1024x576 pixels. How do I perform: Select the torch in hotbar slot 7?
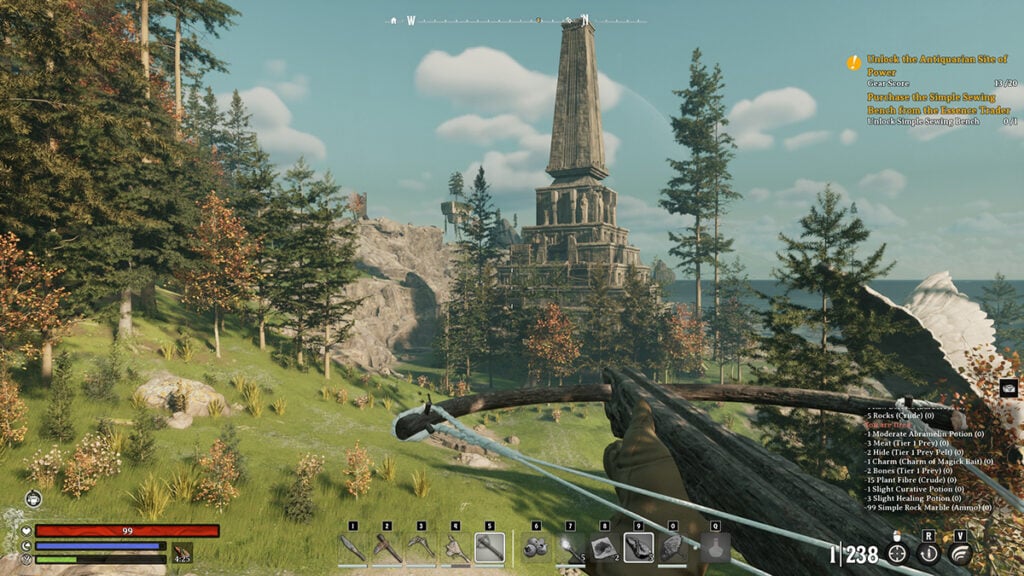(570, 548)
